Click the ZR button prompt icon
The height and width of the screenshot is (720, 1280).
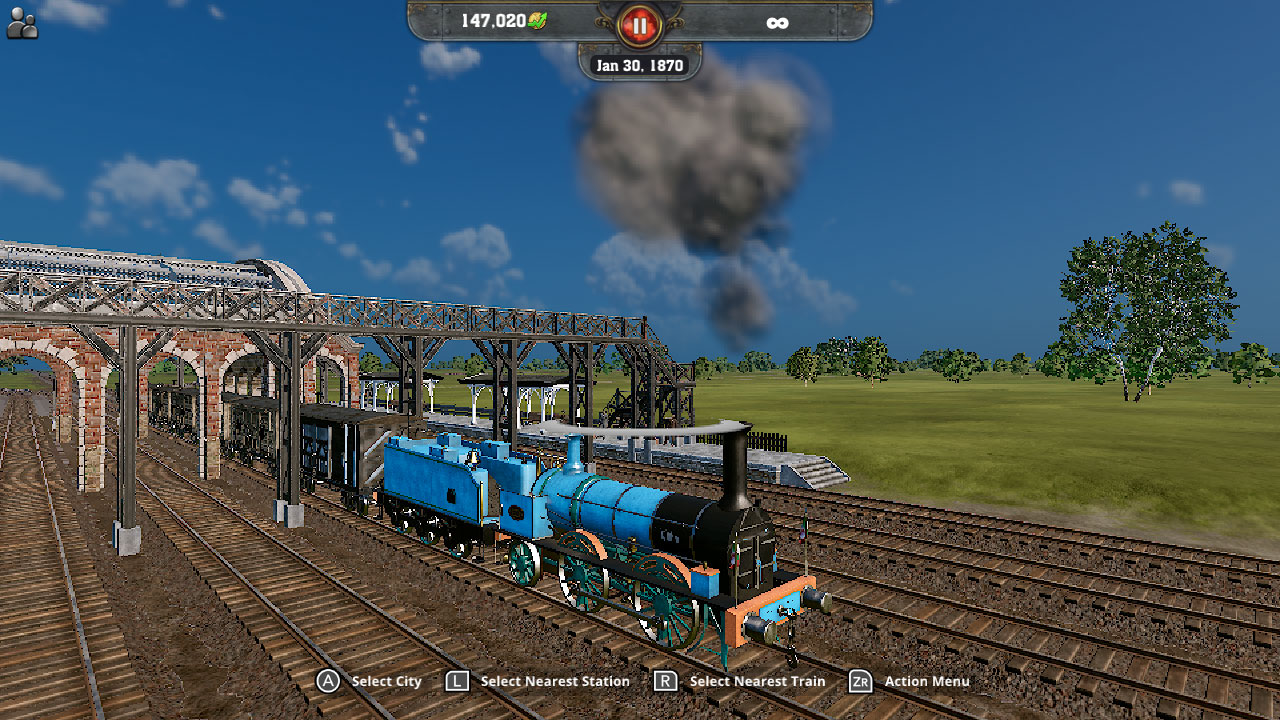tap(859, 681)
